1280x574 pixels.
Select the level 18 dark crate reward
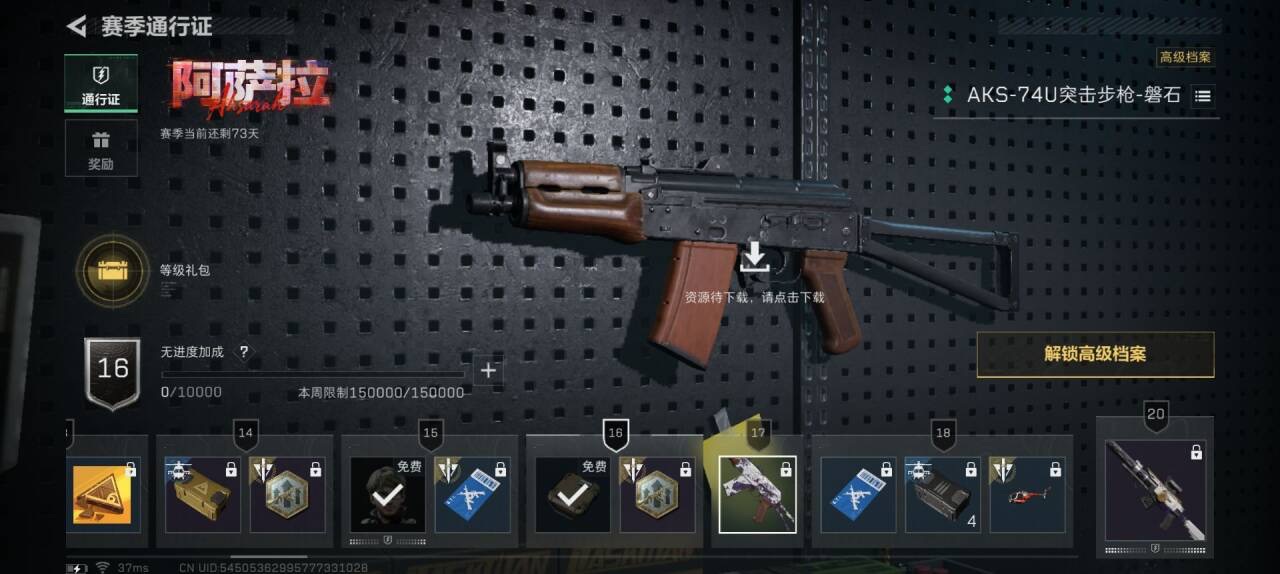pyautogui.click(x=942, y=495)
